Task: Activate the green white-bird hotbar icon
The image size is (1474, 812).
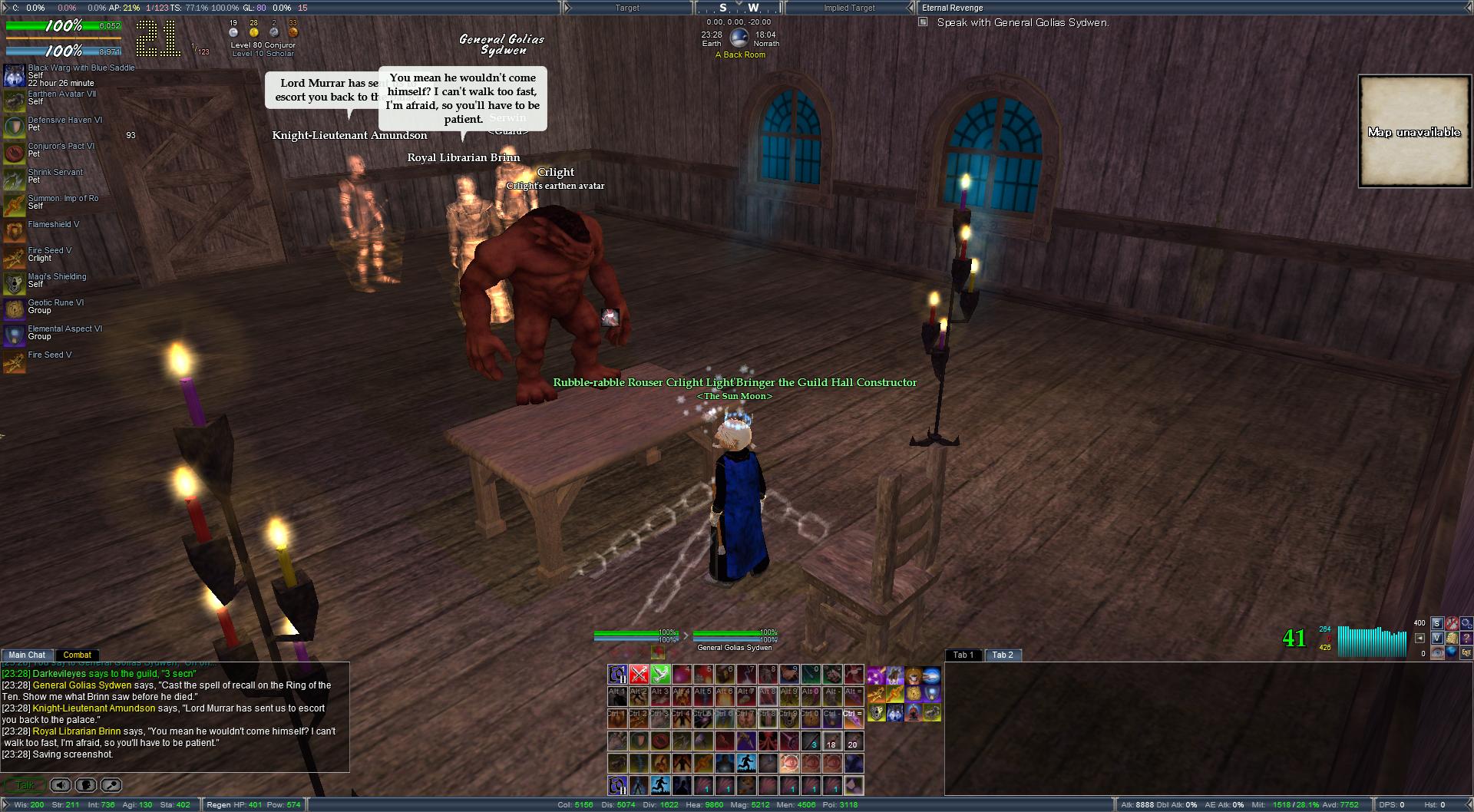Action: (x=660, y=675)
